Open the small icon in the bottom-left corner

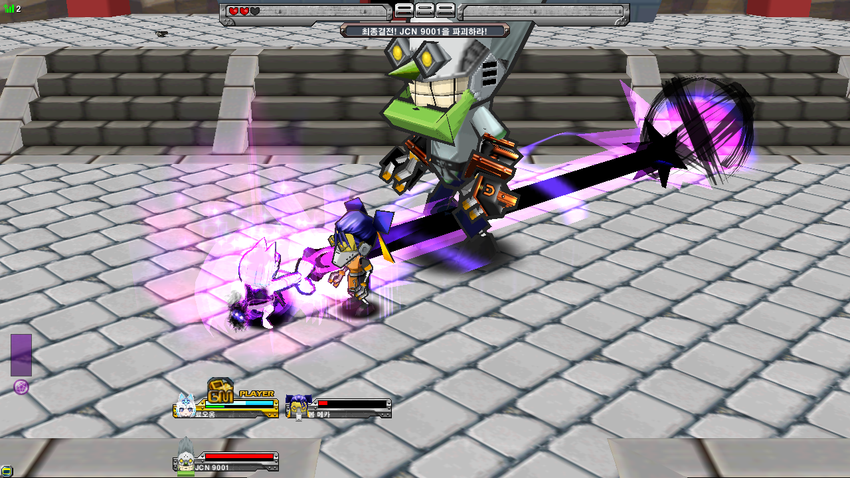pos(6,470)
